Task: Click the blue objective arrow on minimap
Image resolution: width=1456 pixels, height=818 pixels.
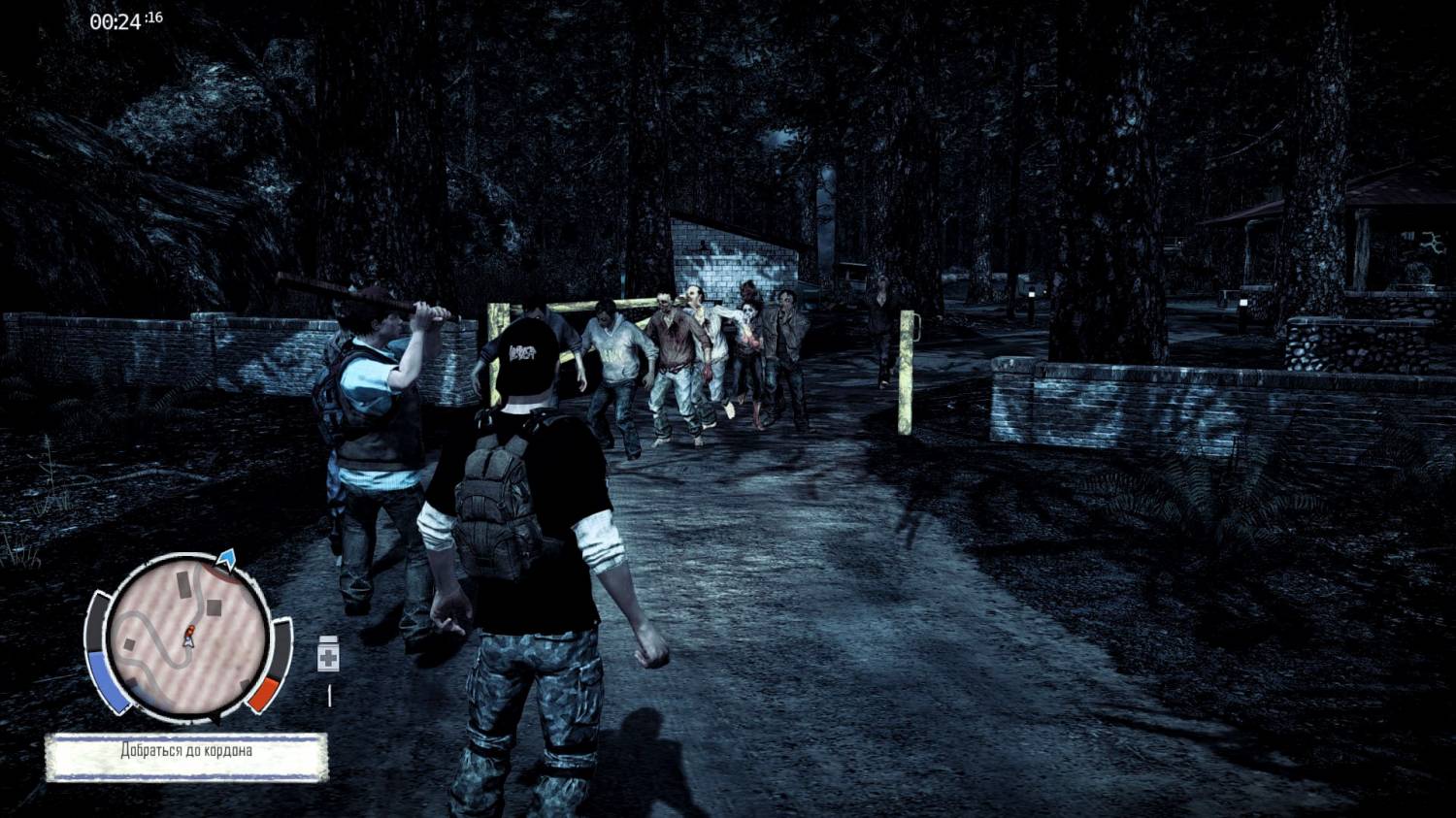Action: (226, 557)
